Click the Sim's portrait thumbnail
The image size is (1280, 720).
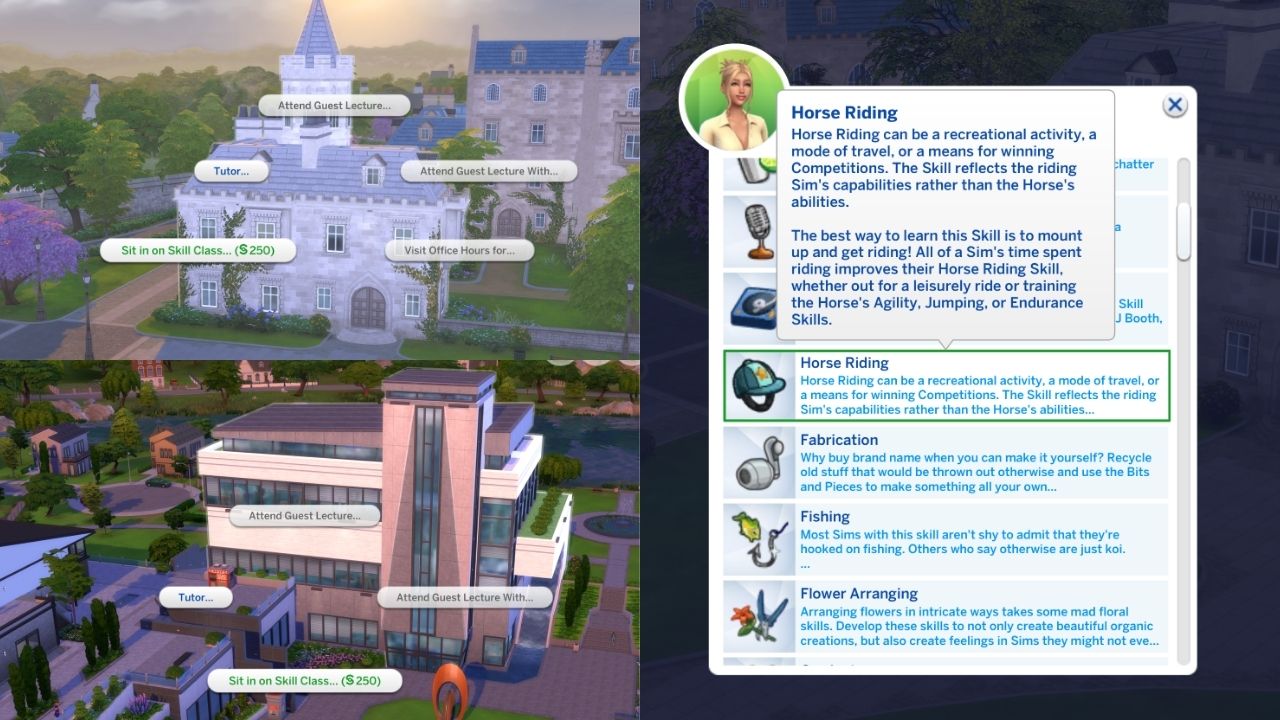pyautogui.click(x=736, y=97)
